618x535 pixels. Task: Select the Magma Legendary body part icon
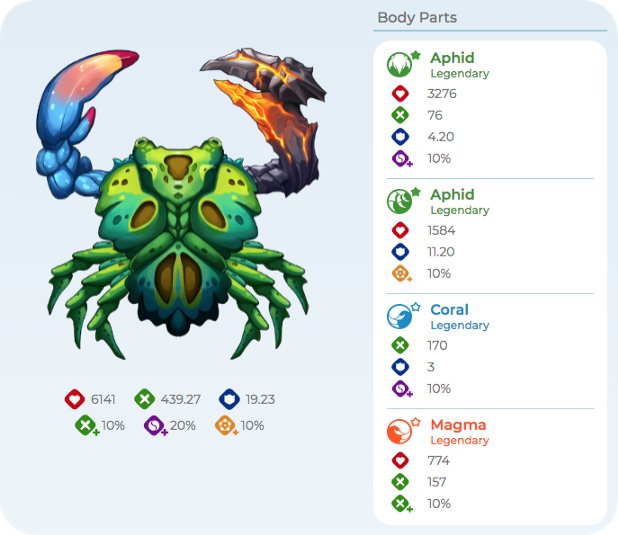click(400, 432)
